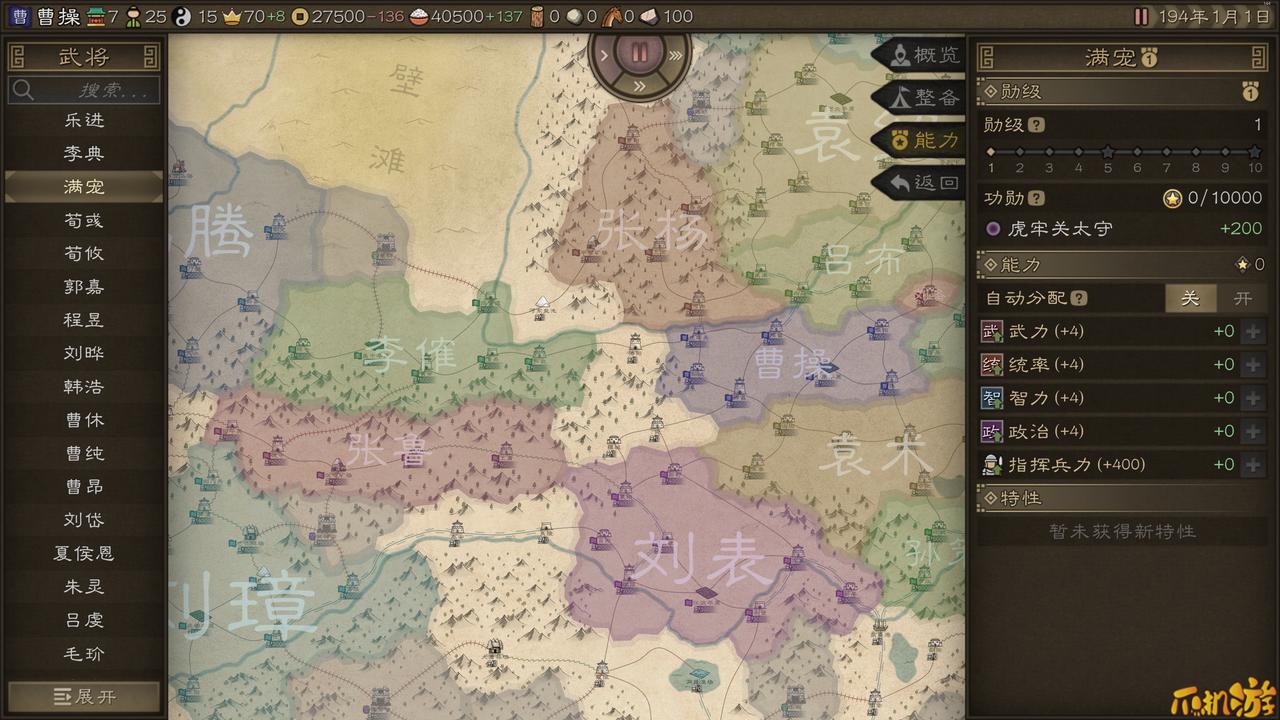Add a point to 武力
Viewport: 1280px width, 720px height.
click(1253, 332)
